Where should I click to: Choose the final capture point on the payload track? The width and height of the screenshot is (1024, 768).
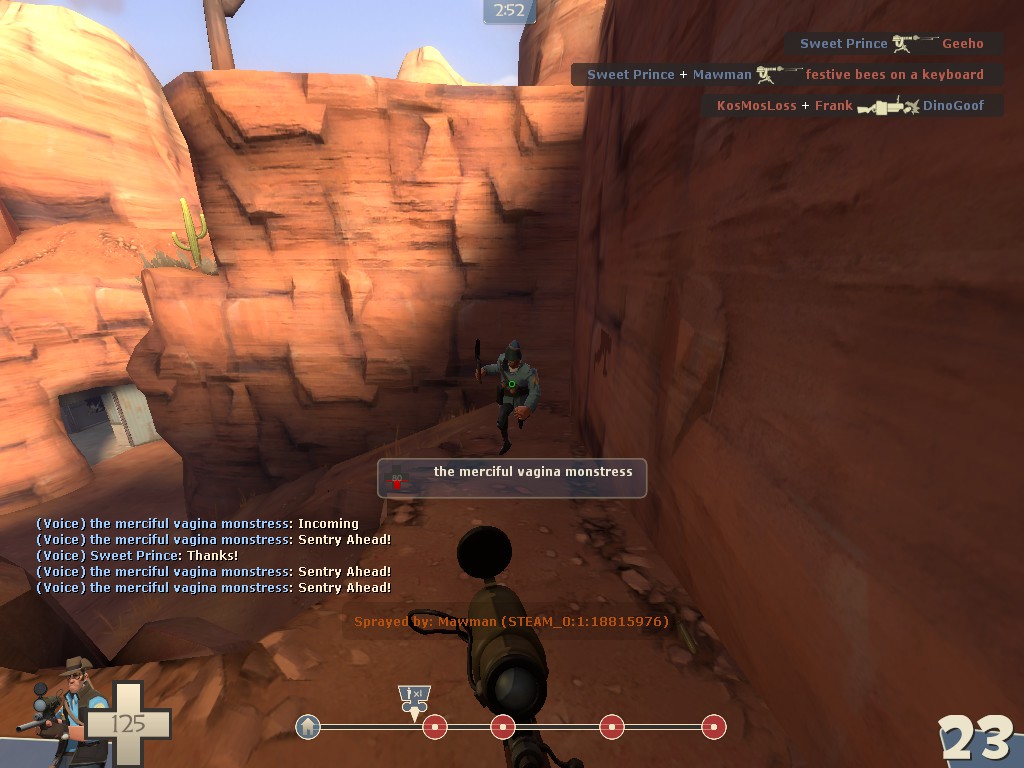pos(713,727)
